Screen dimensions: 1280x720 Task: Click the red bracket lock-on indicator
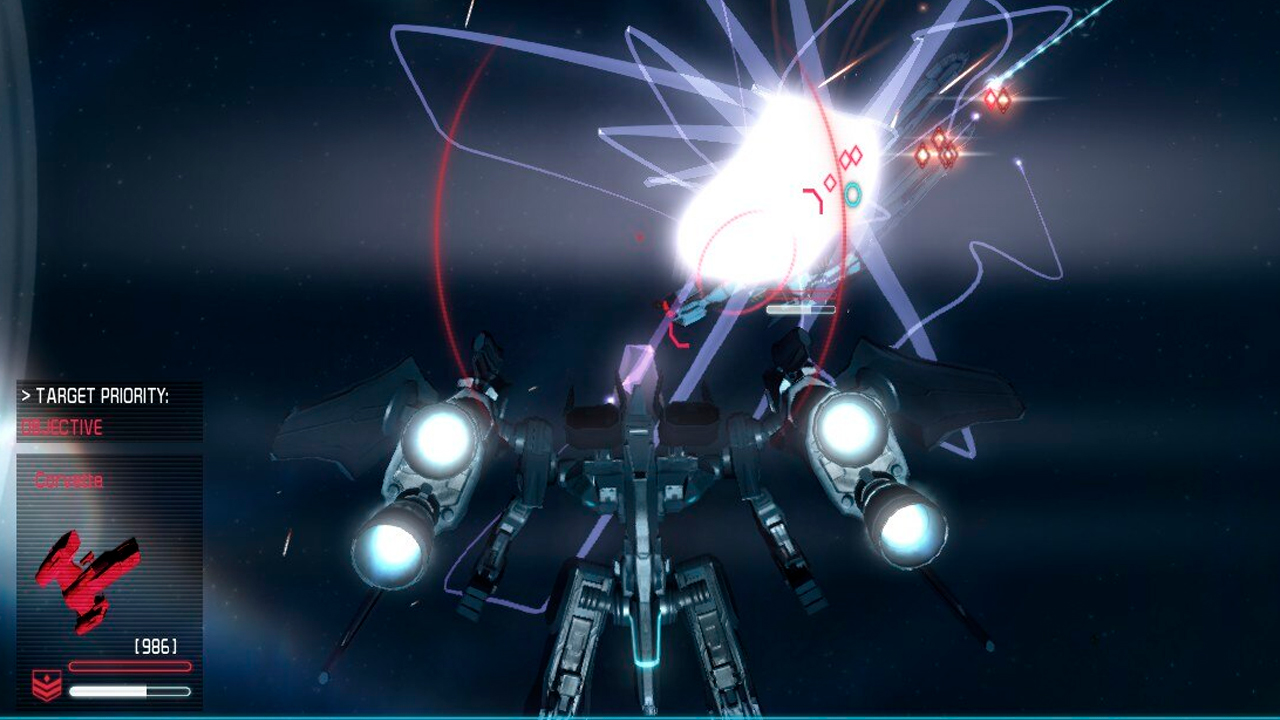pos(812,199)
